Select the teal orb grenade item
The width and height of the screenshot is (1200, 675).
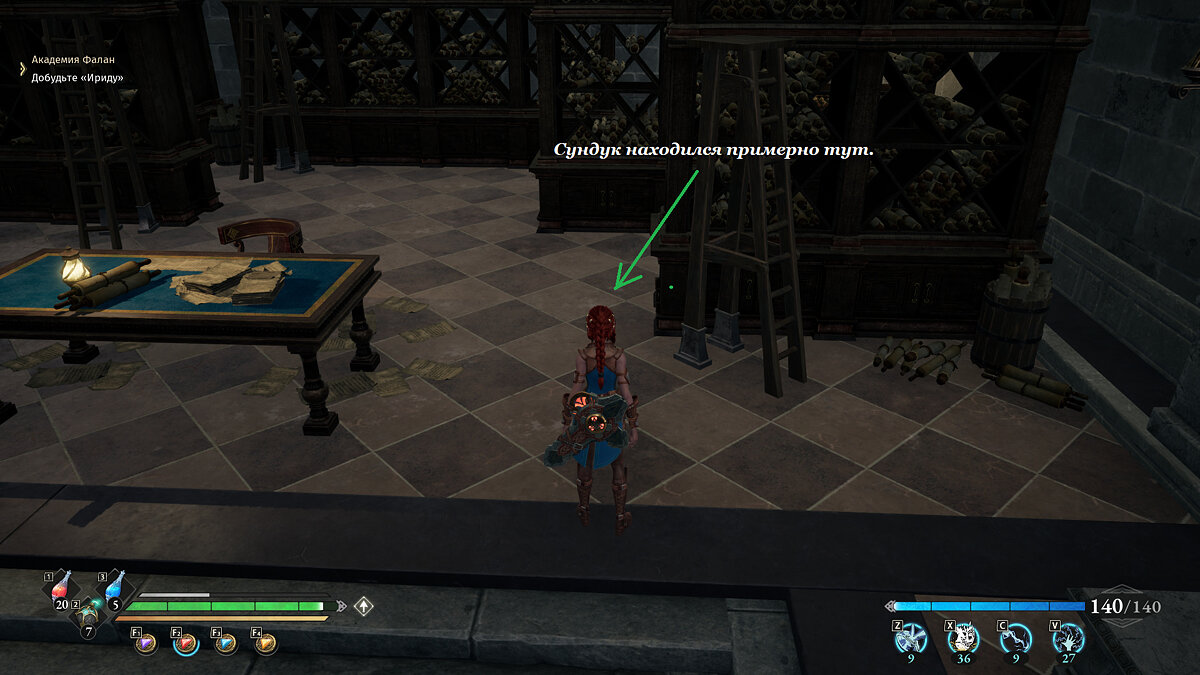91,612
